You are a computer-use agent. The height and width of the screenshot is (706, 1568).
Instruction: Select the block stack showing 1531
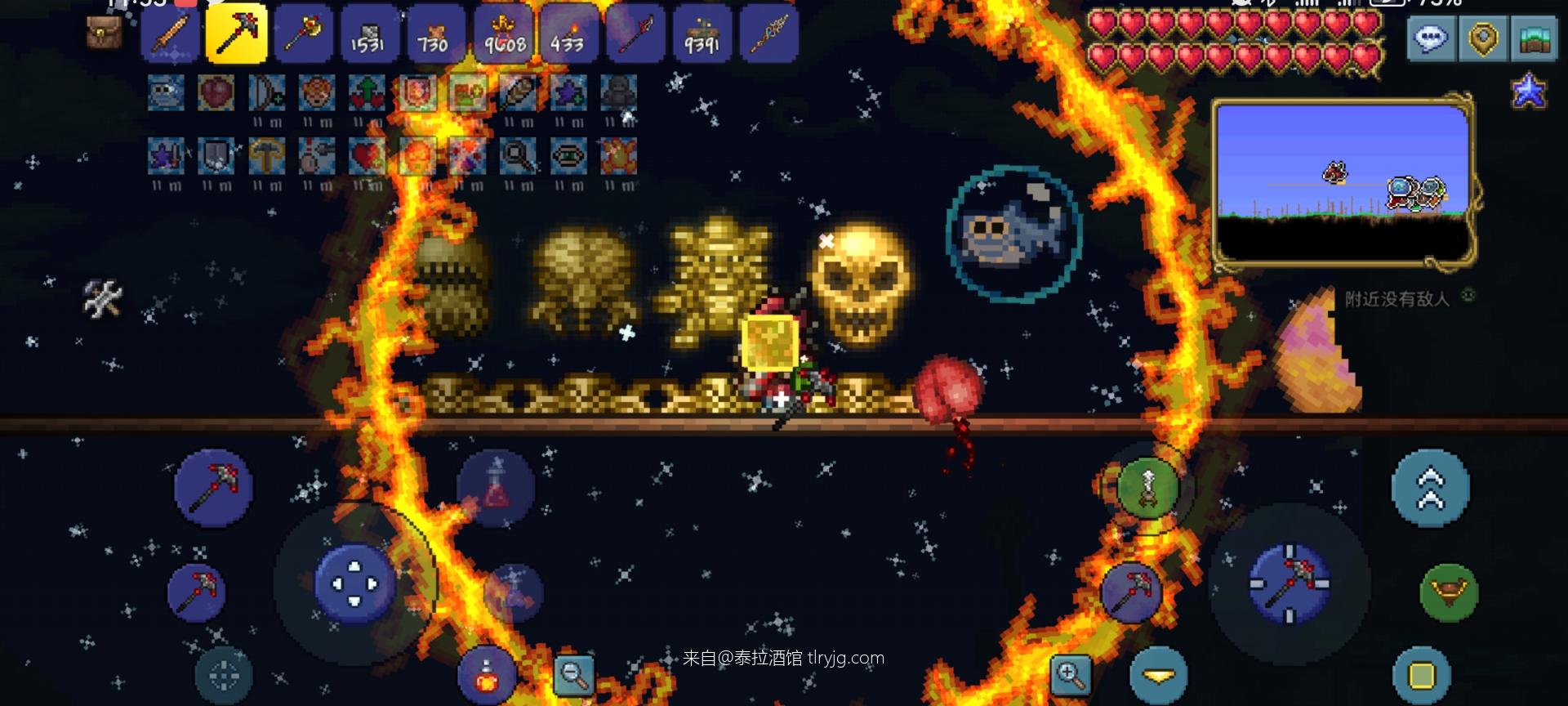pos(367,34)
